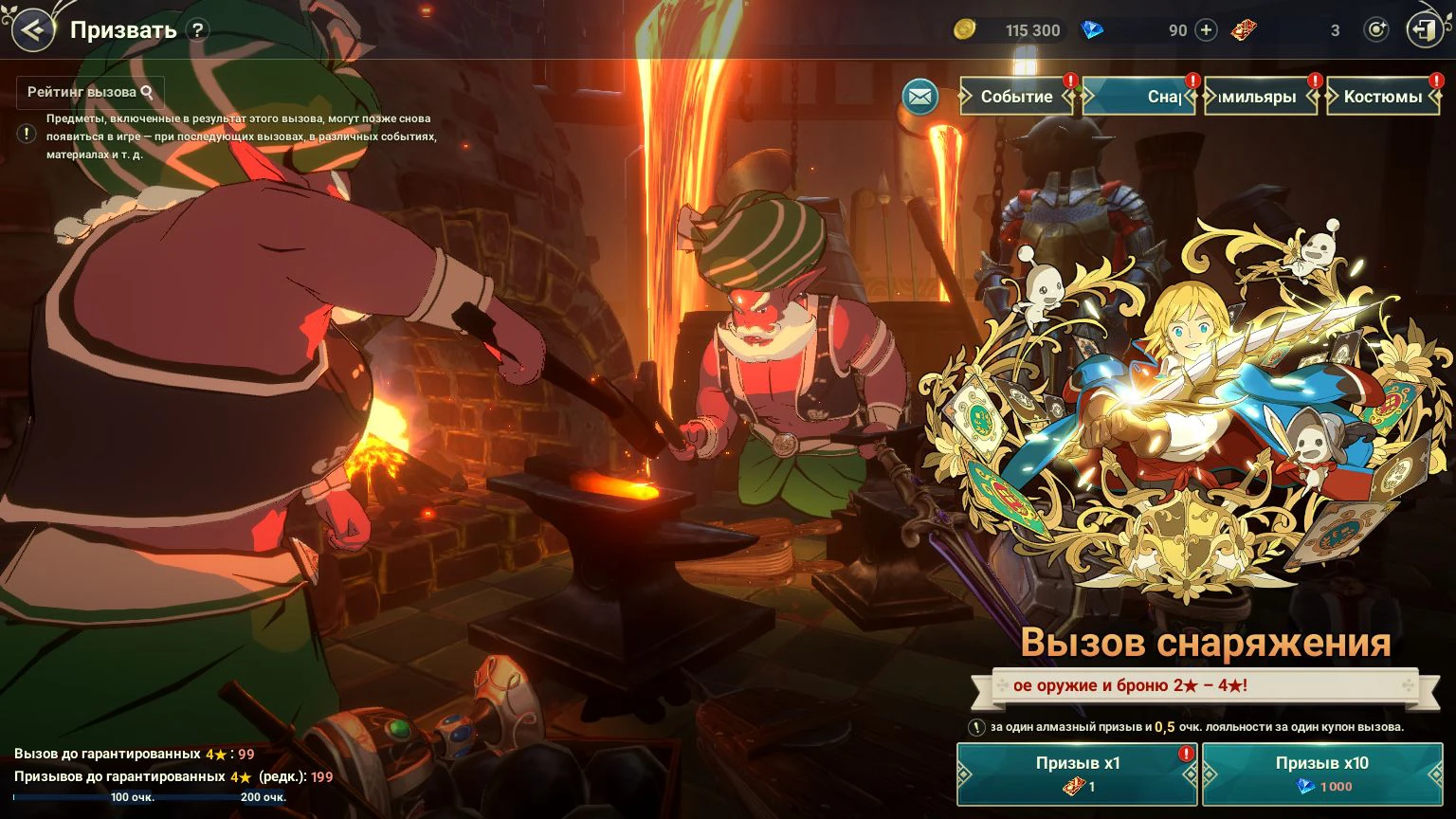Screen dimensions: 1456x819
Task: Add more diamonds with plus button
Action: [x=1206, y=30]
